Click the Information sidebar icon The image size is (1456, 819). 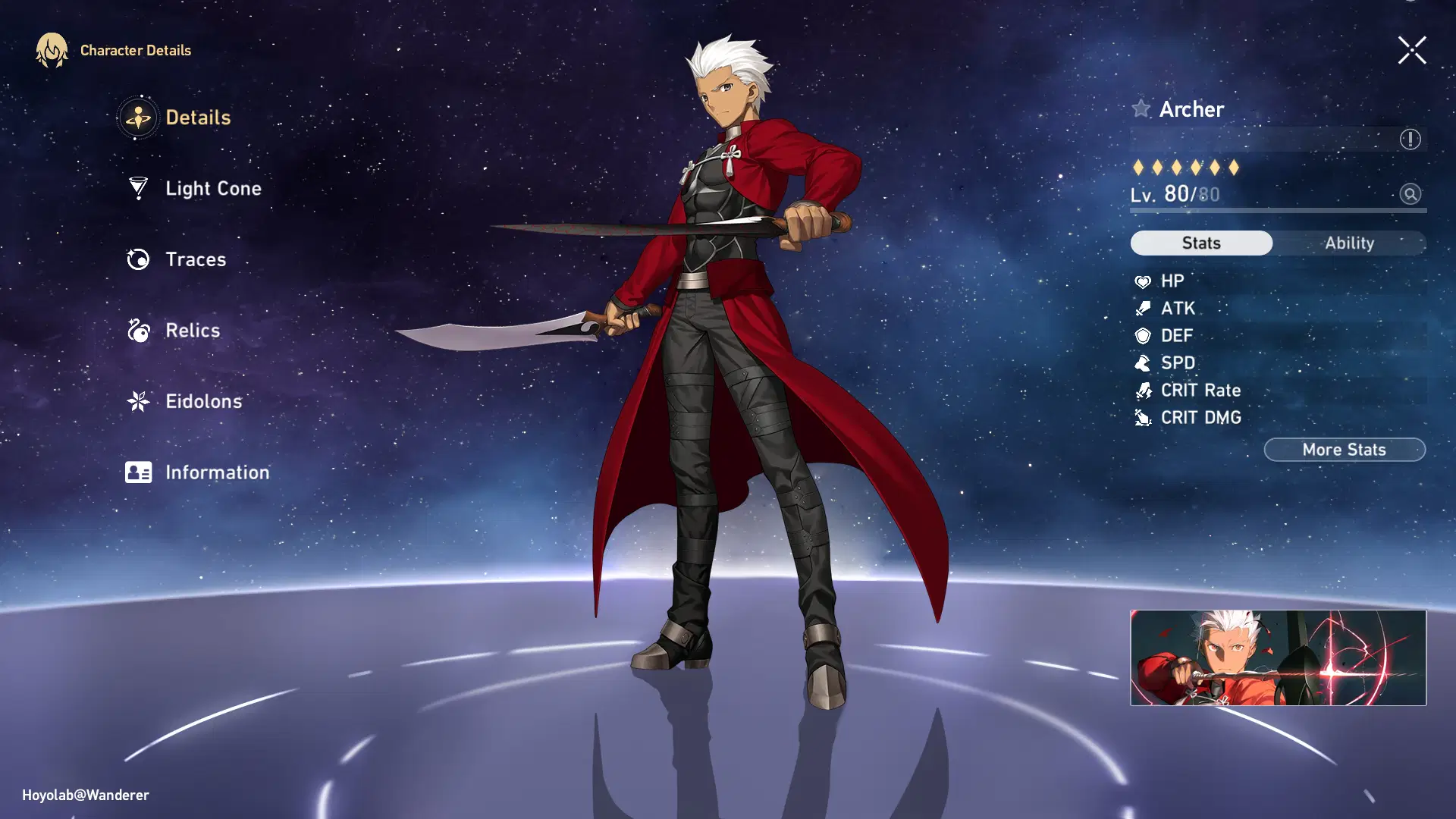(x=137, y=472)
